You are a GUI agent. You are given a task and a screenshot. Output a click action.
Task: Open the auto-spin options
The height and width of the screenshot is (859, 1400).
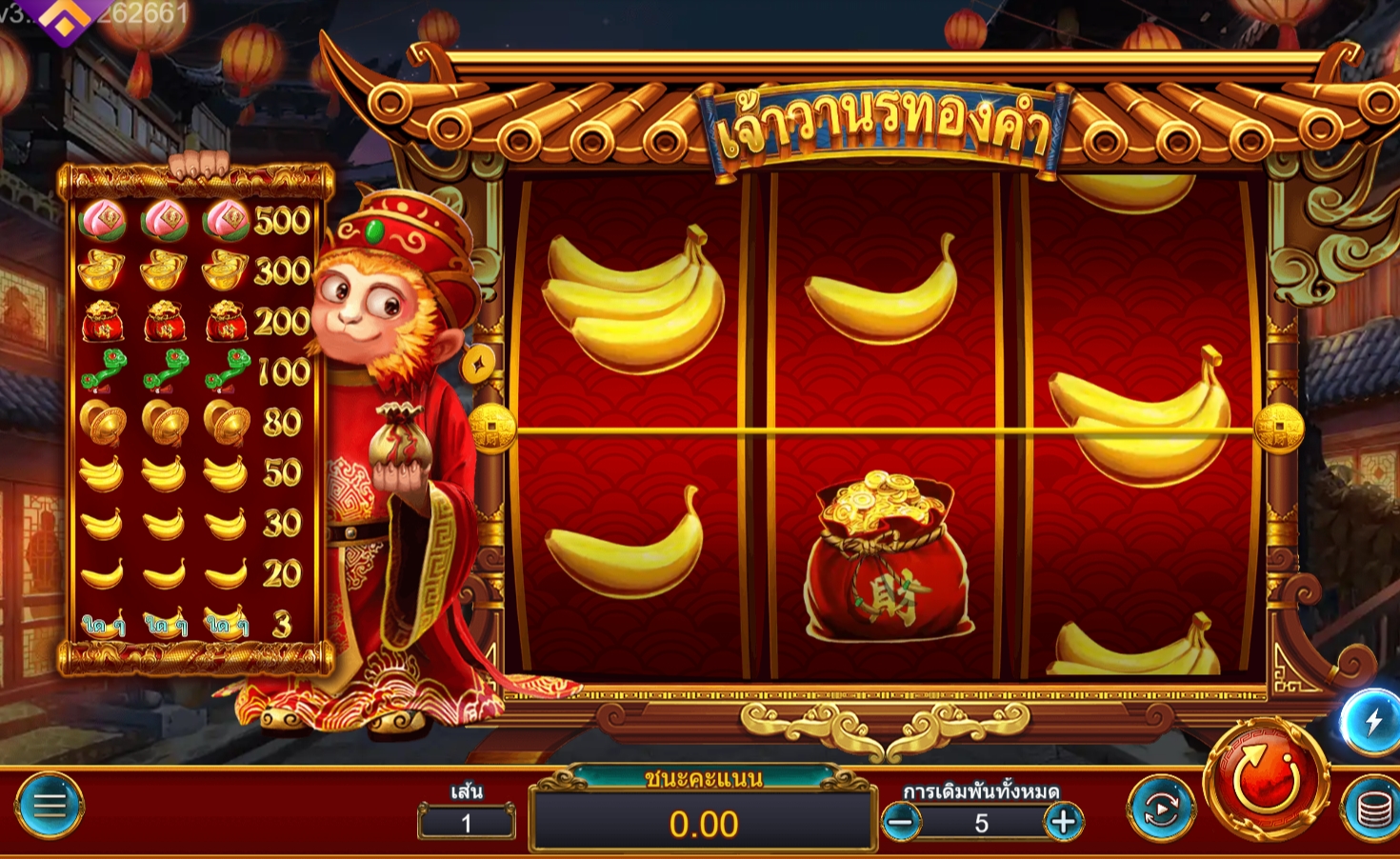coord(1164,809)
